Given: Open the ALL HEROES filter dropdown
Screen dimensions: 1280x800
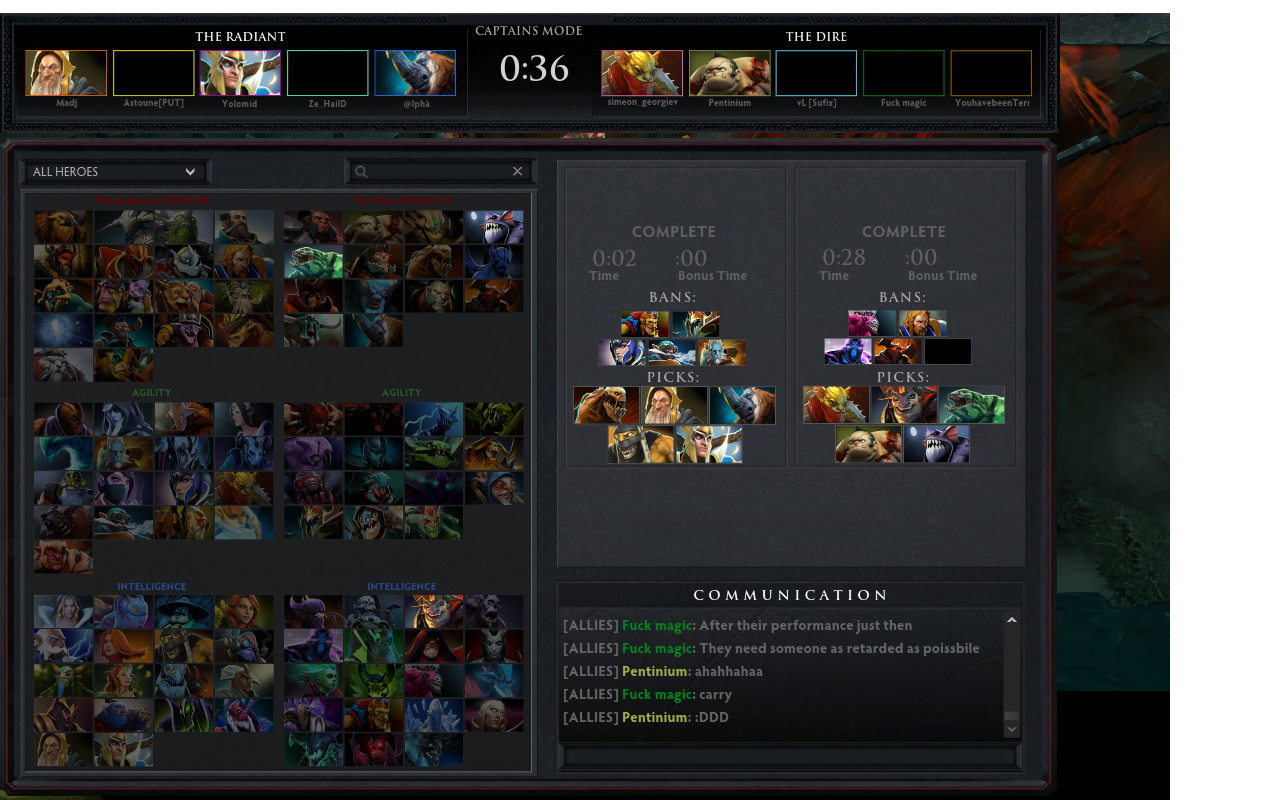Looking at the screenshot, I should [x=116, y=172].
